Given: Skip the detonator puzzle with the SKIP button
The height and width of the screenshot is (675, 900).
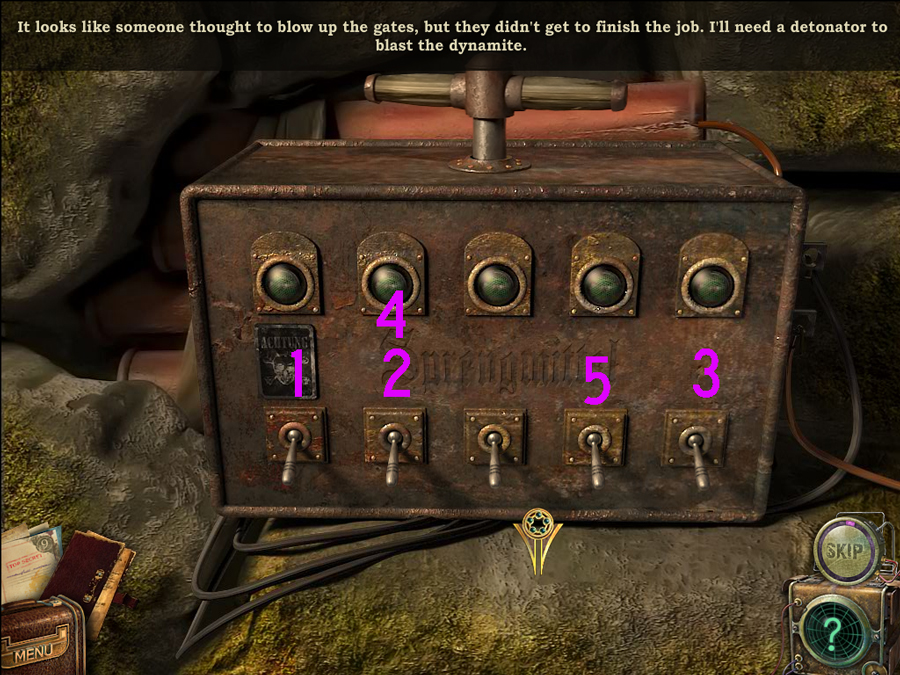Looking at the screenshot, I should (847, 550).
